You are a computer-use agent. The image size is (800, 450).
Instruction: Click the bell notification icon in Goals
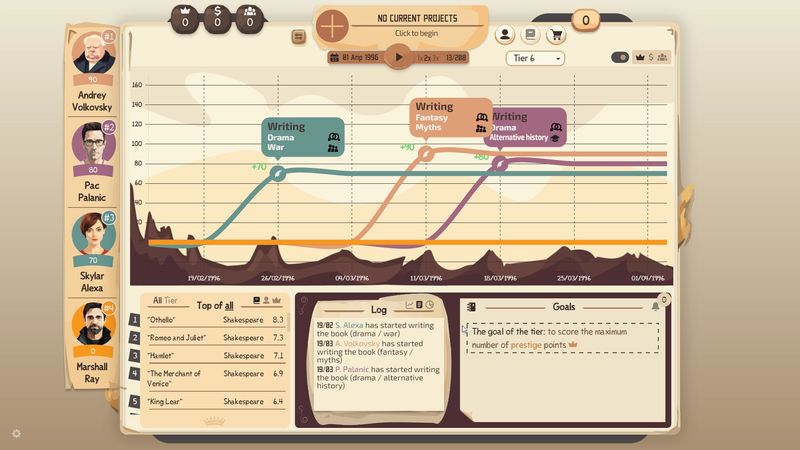[x=655, y=306]
